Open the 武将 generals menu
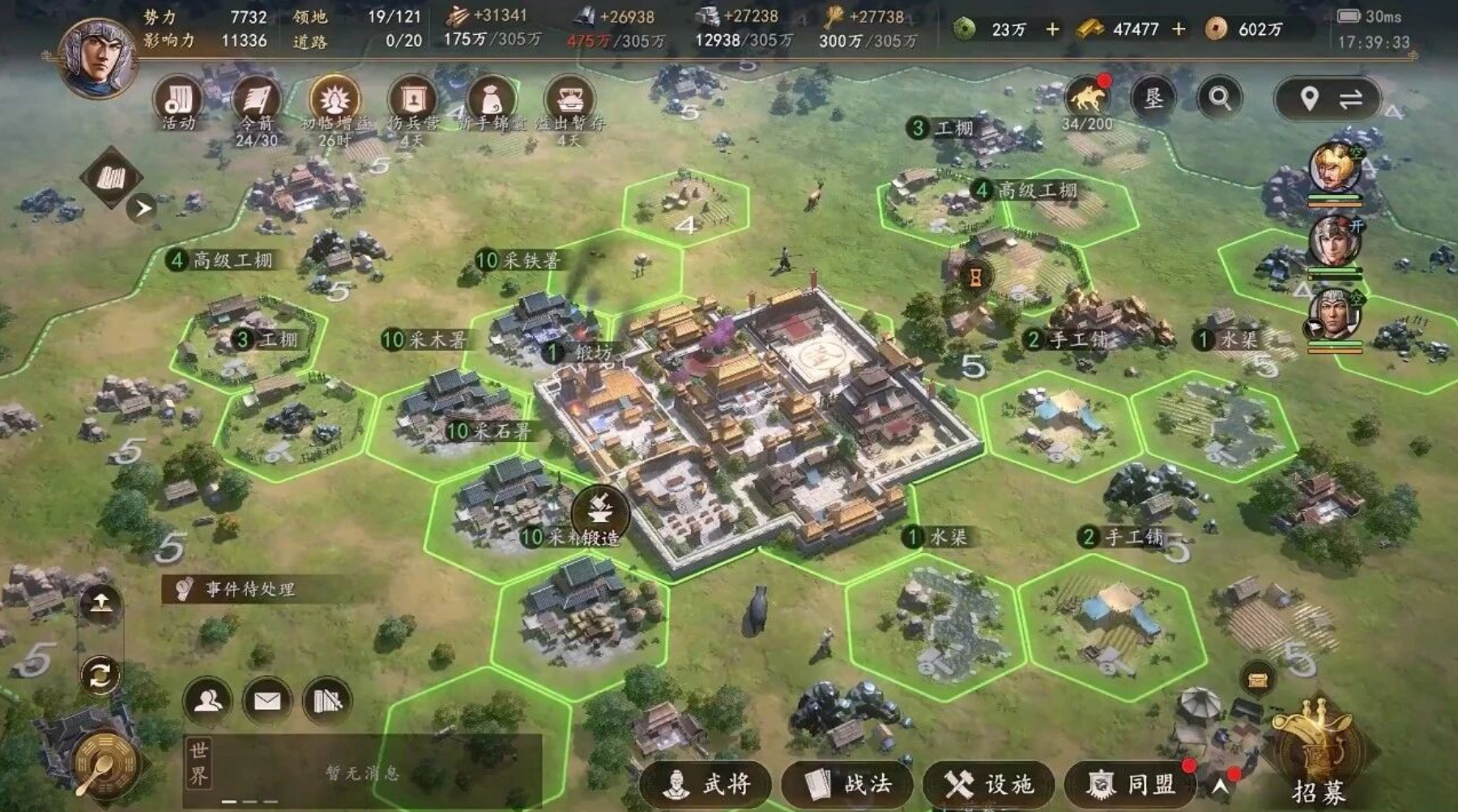 pyautogui.click(x=706, y=784)
